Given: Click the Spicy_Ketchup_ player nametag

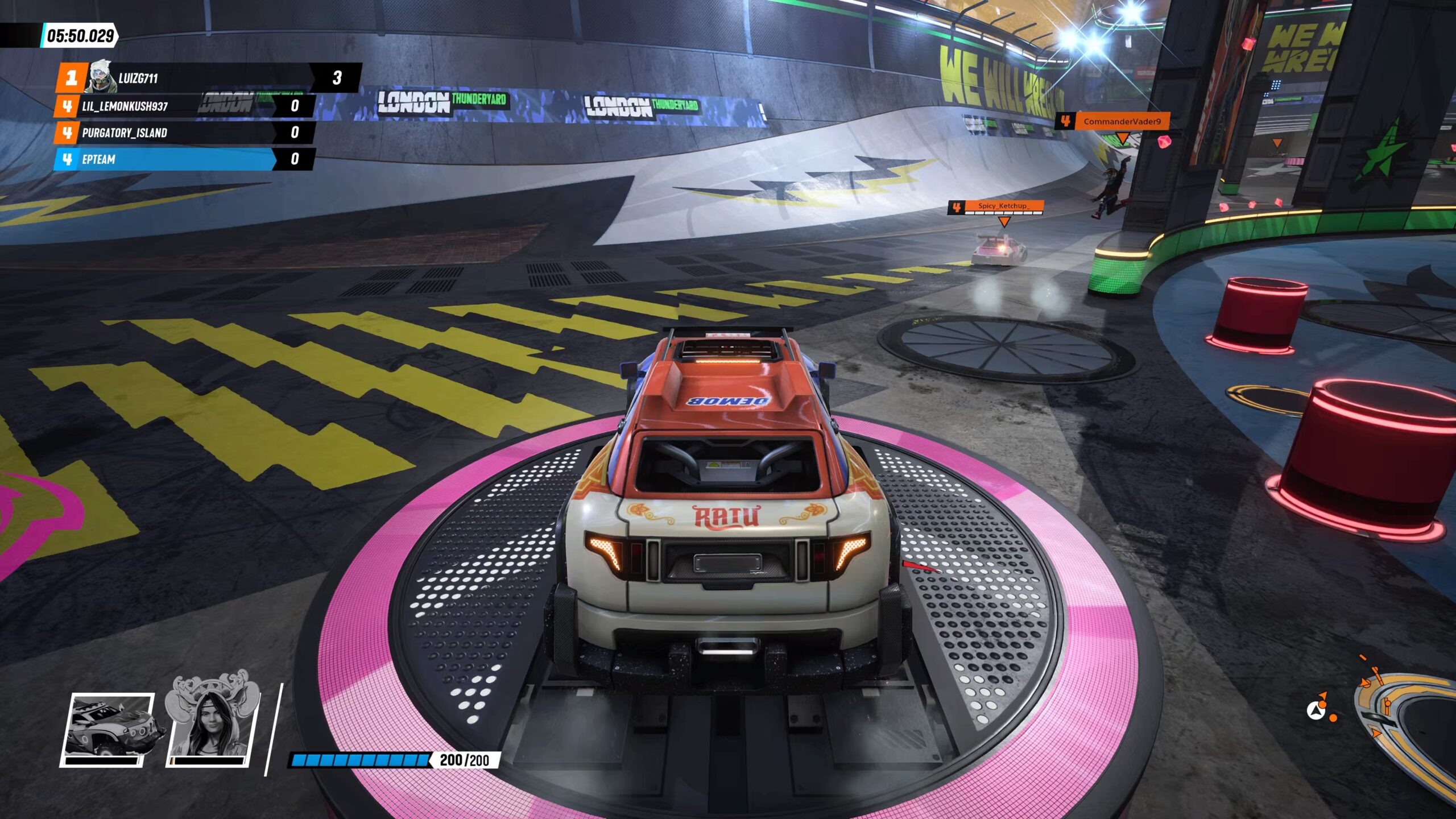Looking at the screenshot, I should tap(995, 207).
